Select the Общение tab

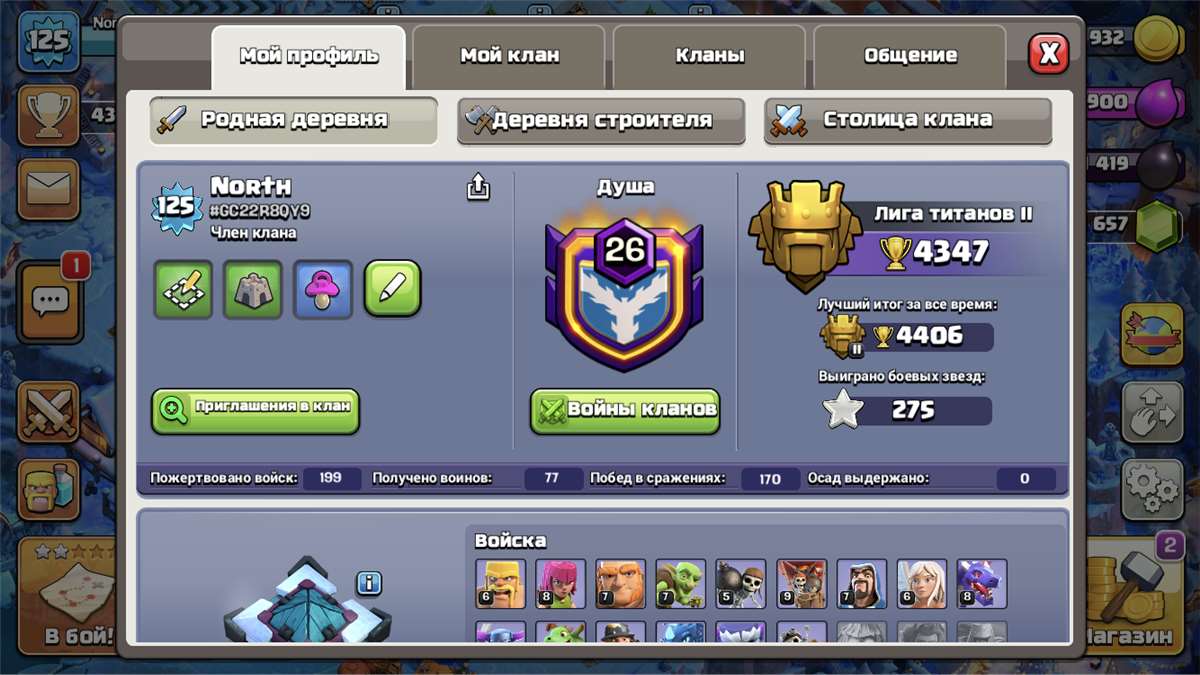point(910,56)
